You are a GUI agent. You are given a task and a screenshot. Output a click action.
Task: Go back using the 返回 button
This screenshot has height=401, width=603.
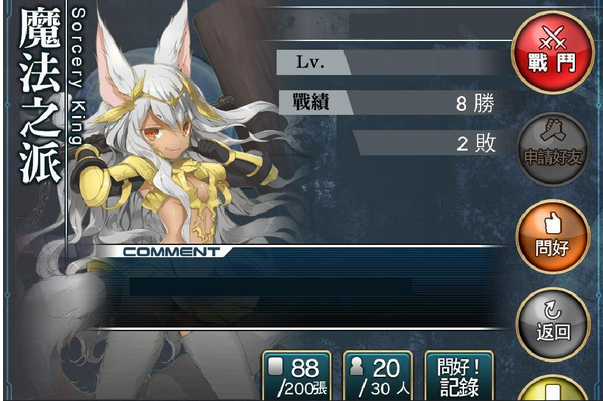click(x=553, y=320)
